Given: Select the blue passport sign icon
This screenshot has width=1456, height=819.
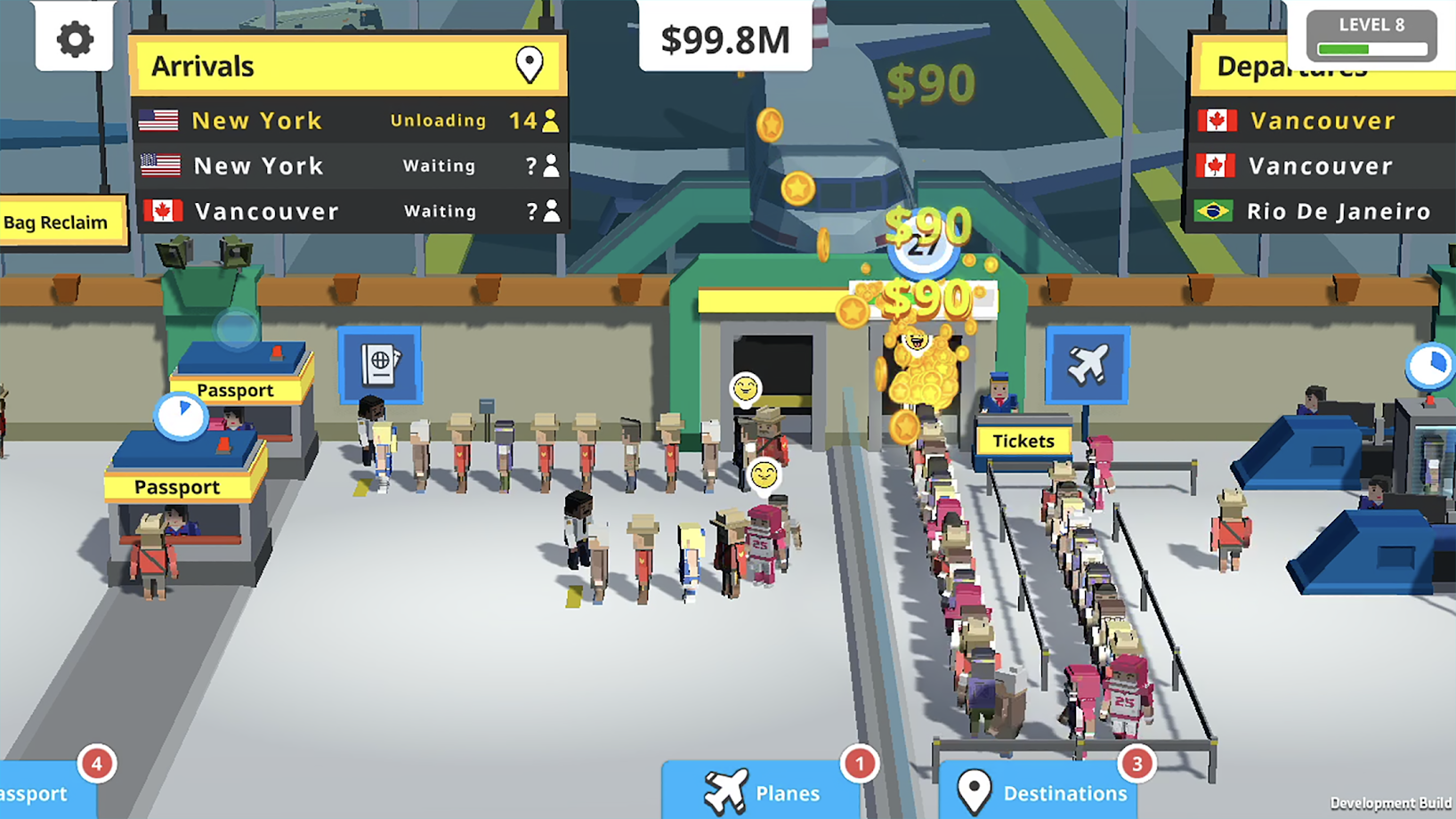Looking at the screenshot, I should [379, 365].
